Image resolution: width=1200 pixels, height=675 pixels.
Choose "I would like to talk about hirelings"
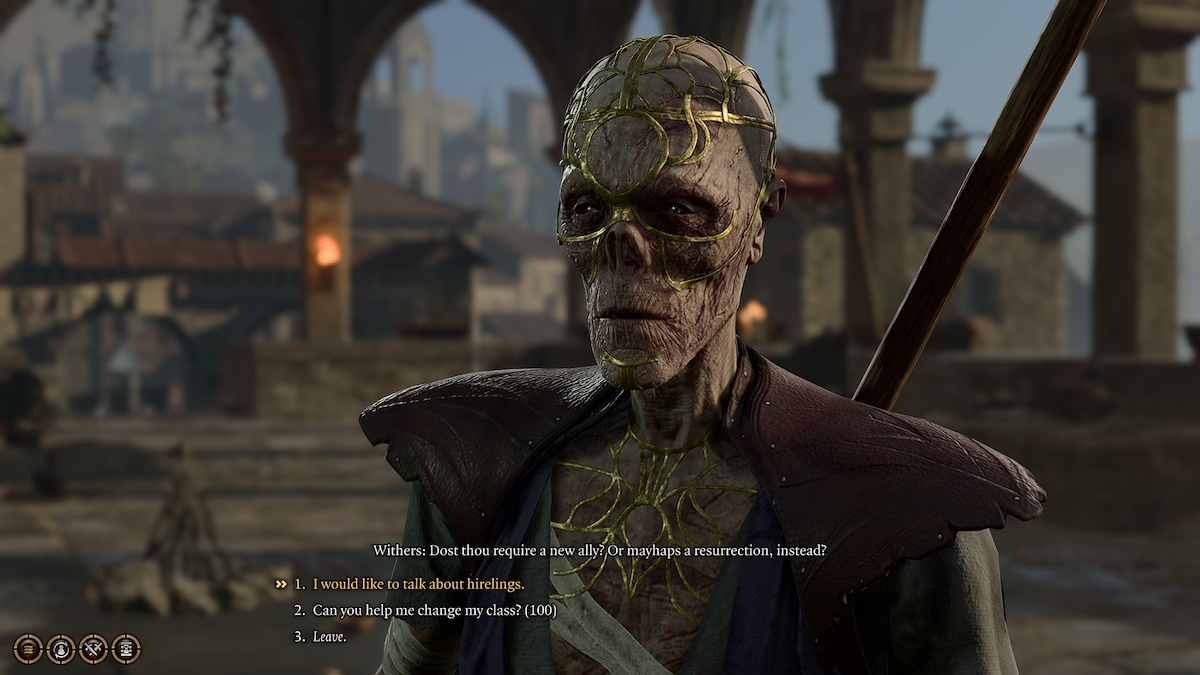pyautogui.click(x=418, y=584)
